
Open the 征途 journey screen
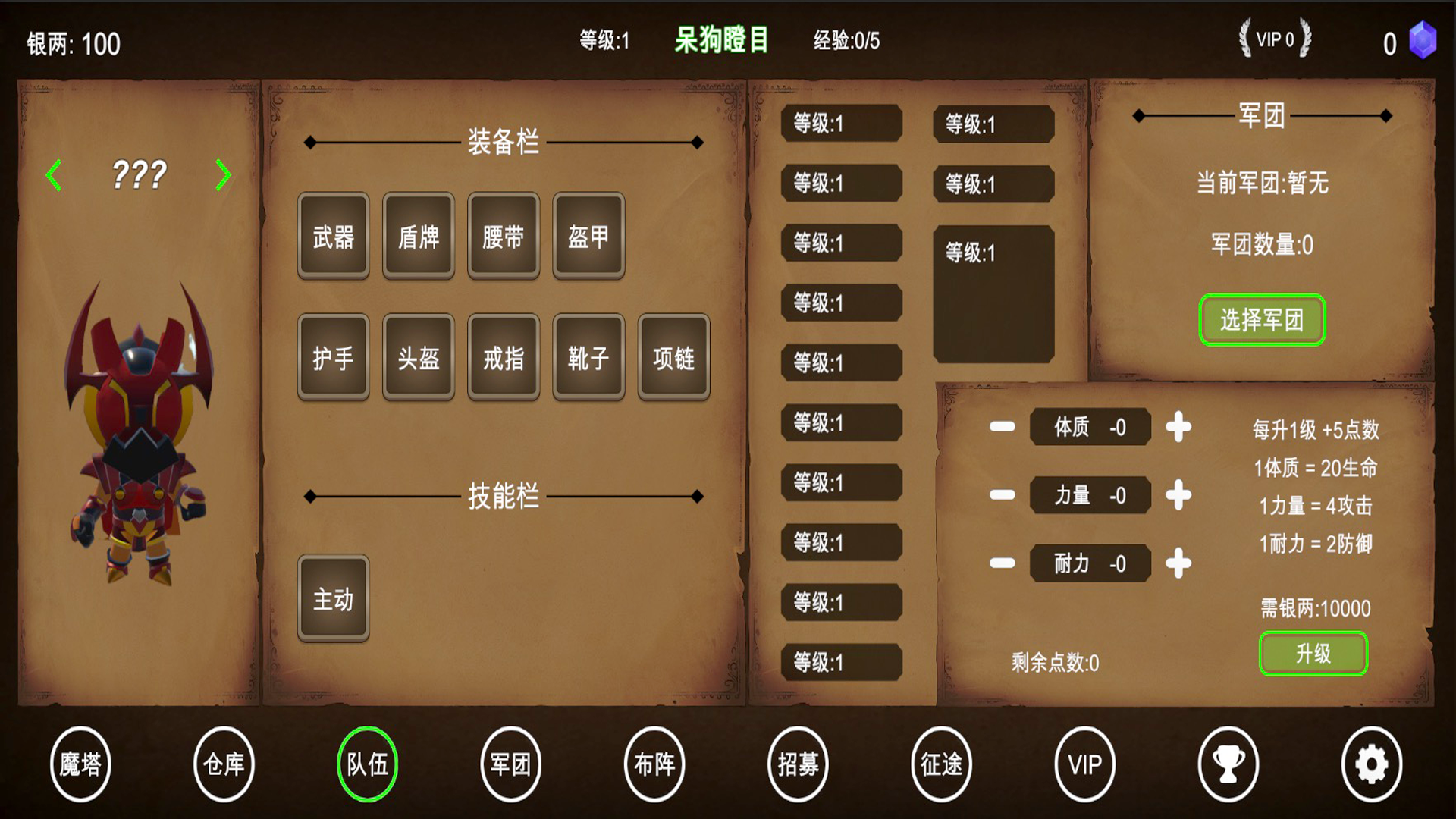941,765
